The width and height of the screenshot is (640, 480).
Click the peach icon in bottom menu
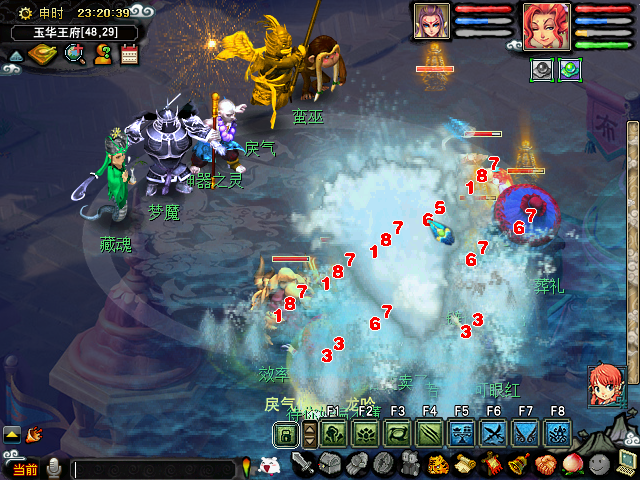pyautogui.click(x=572, y=464)
